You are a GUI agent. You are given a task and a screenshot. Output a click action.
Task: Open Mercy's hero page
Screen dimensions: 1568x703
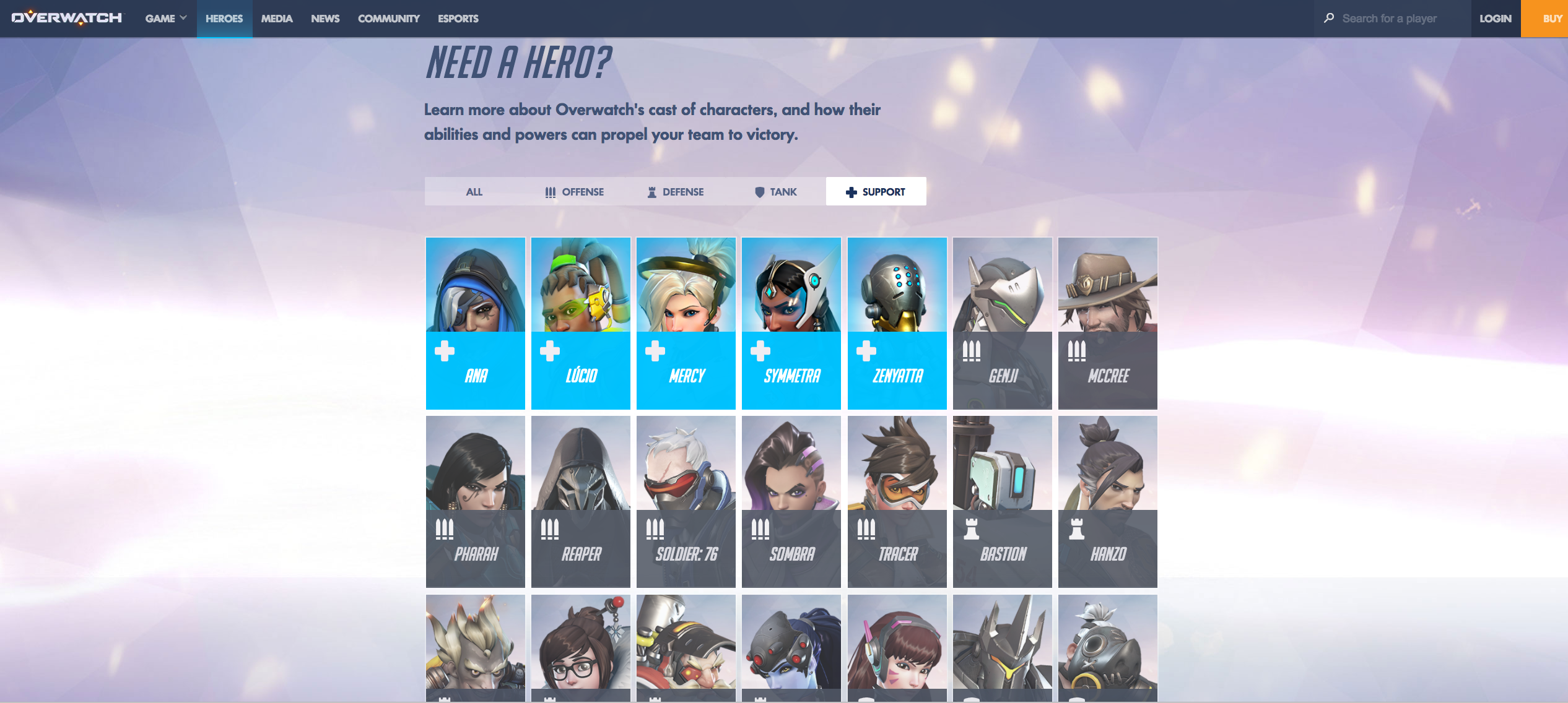point(686,323)
